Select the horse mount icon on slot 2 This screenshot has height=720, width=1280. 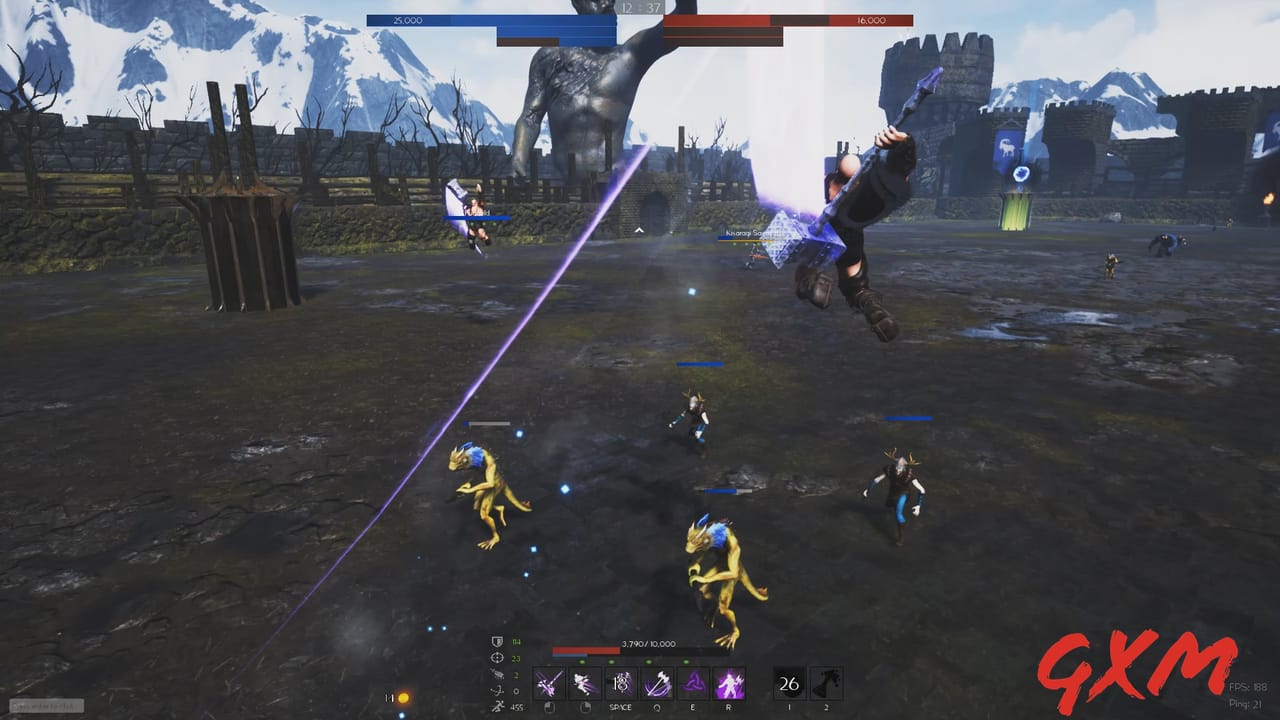828,682
